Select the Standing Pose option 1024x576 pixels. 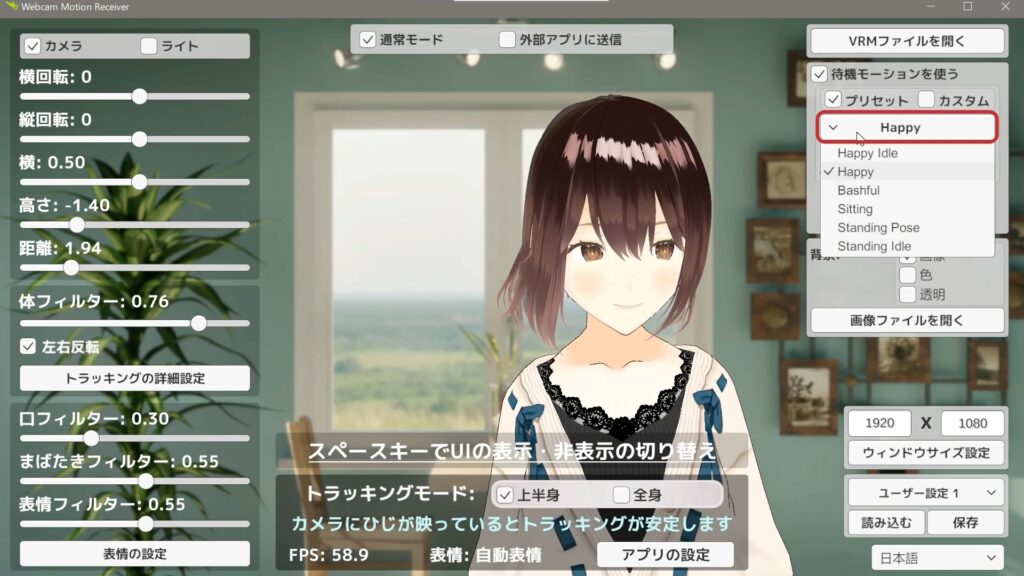878,227
